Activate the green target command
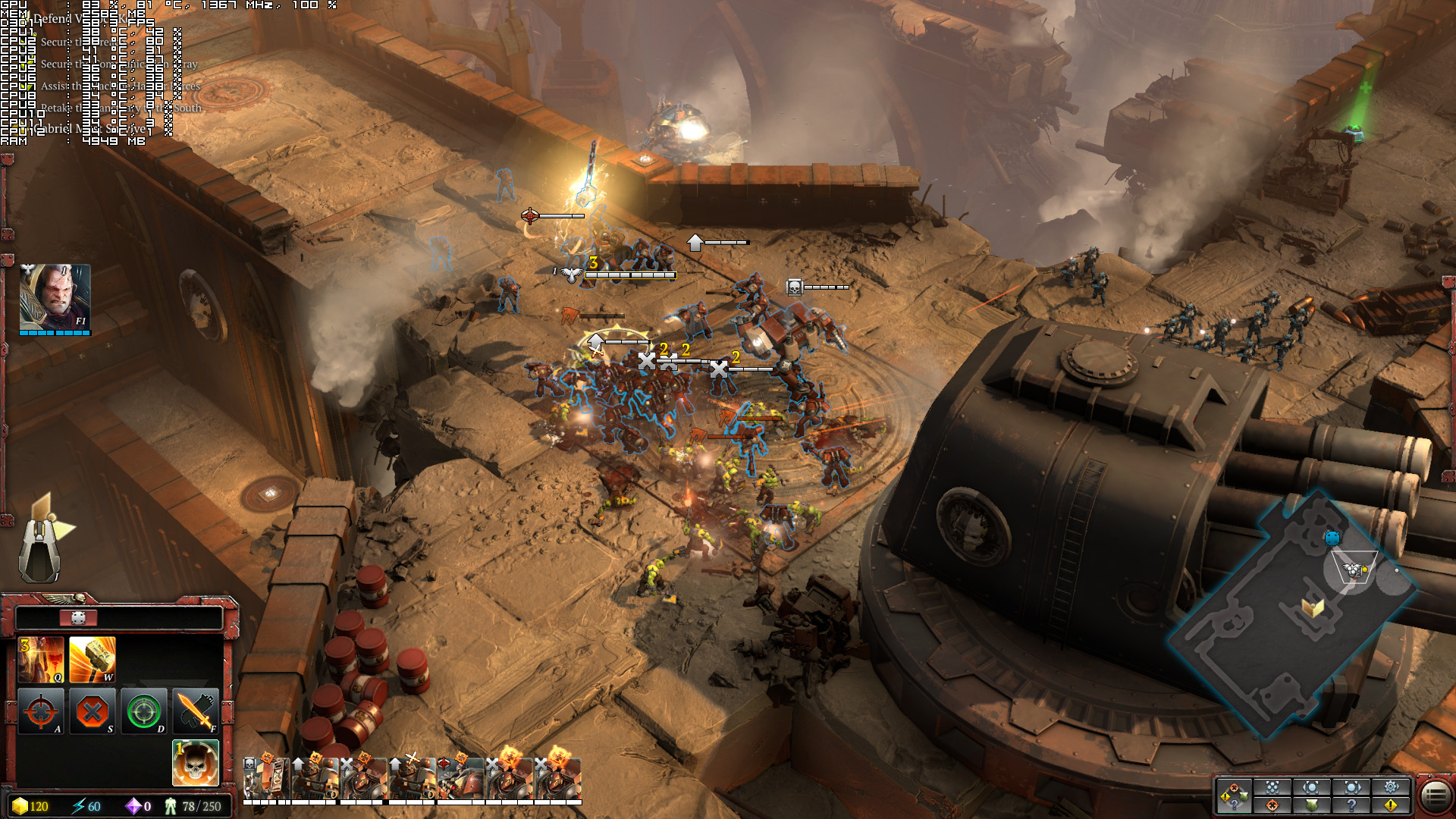 click(144, 711)
